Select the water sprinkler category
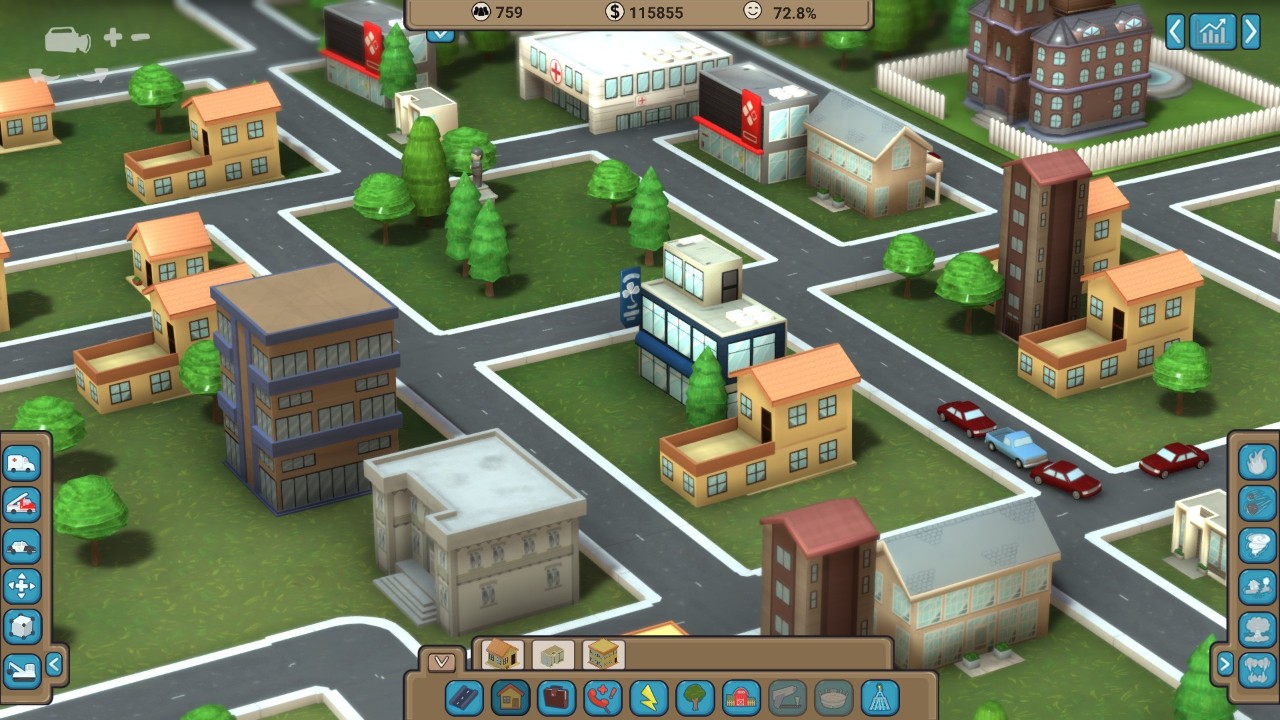 880,697
